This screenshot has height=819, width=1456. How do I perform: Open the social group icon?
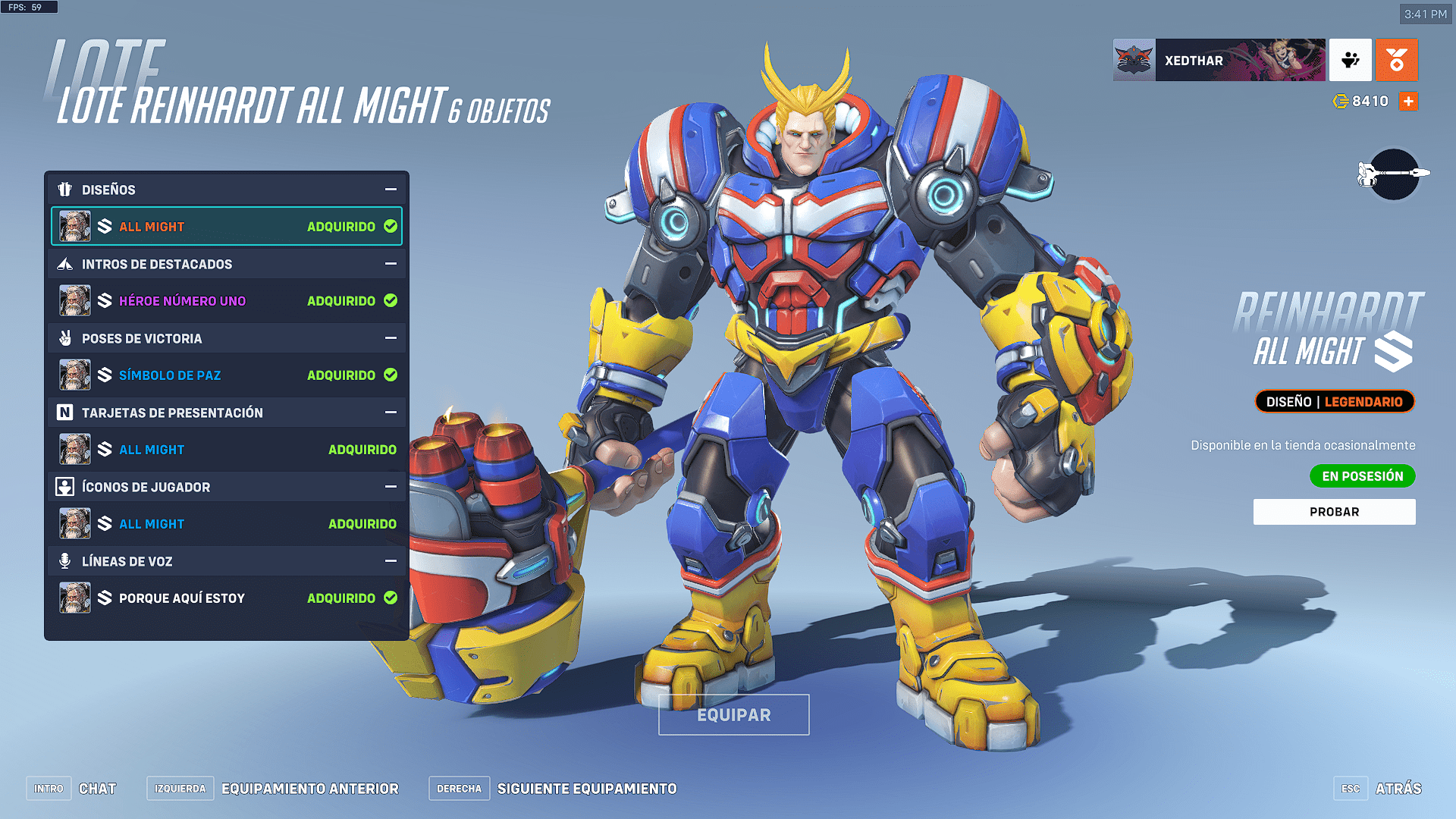1350,60
